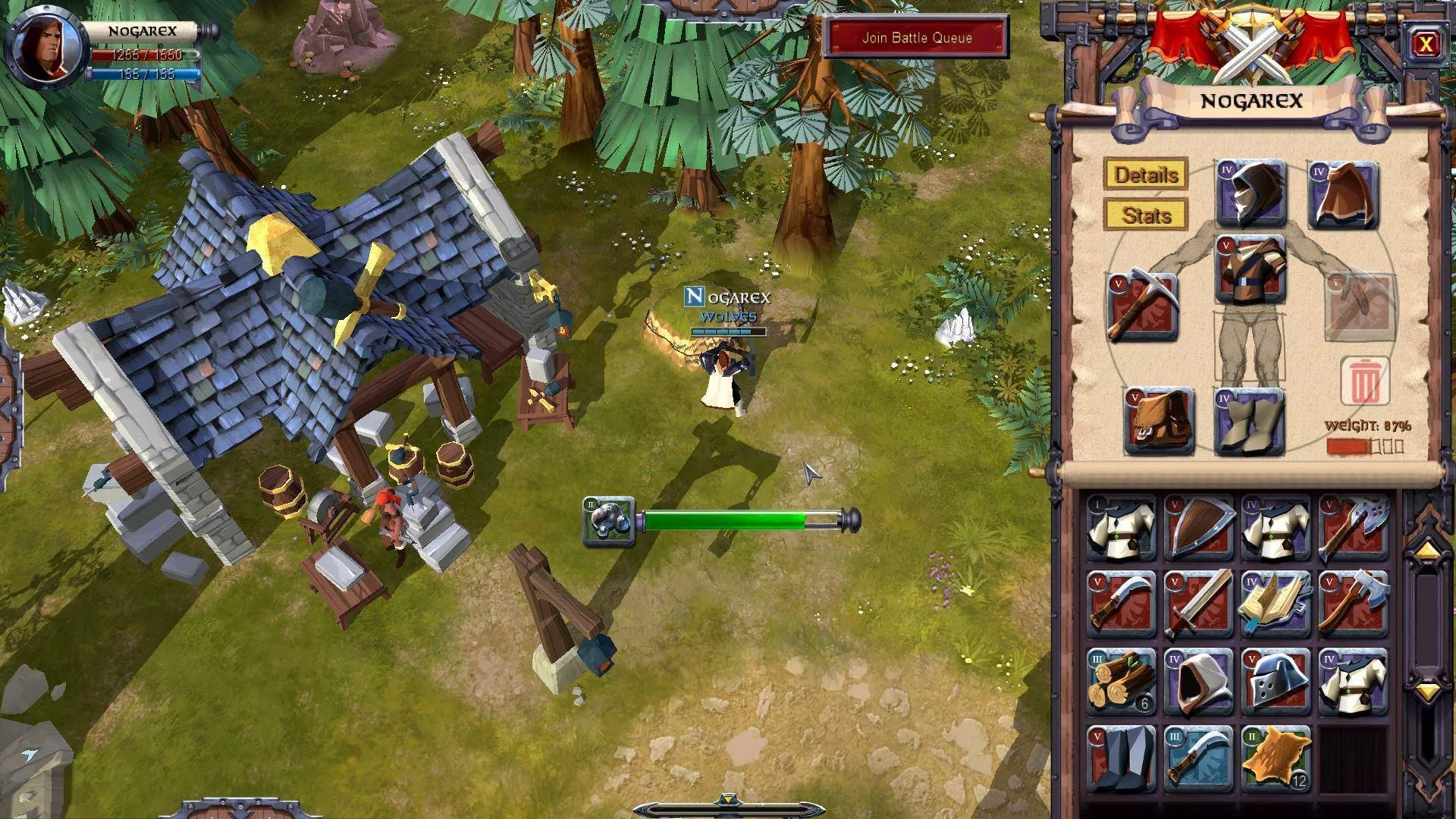Join the battle queue
Screen dimensions: 1456x819
pos(916,38)
